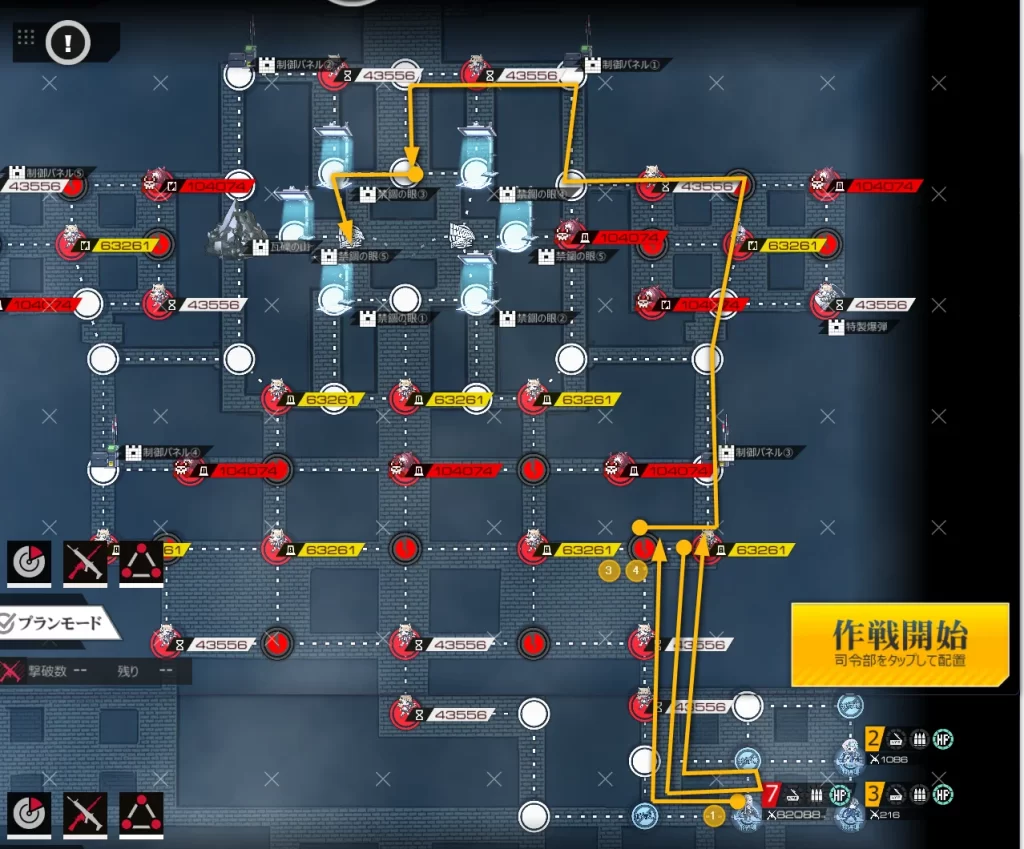Select echelon 7 with 82088 power
Screen dimensions: 1024x849
746,812
